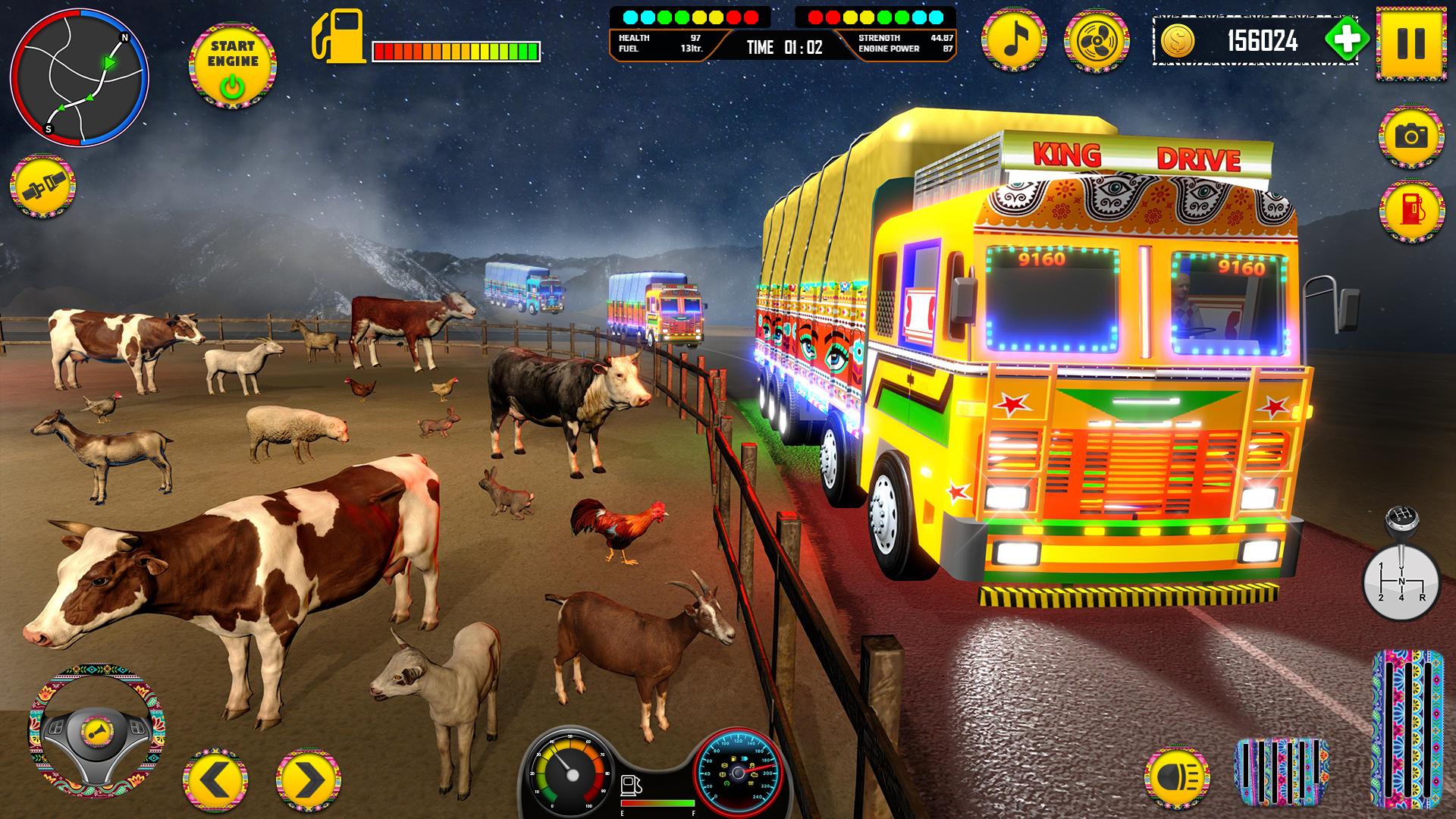The height and width of the screenshot is (819, 1456).
Task: Click the left steering arrow button
Action: (x=215, y=777)
